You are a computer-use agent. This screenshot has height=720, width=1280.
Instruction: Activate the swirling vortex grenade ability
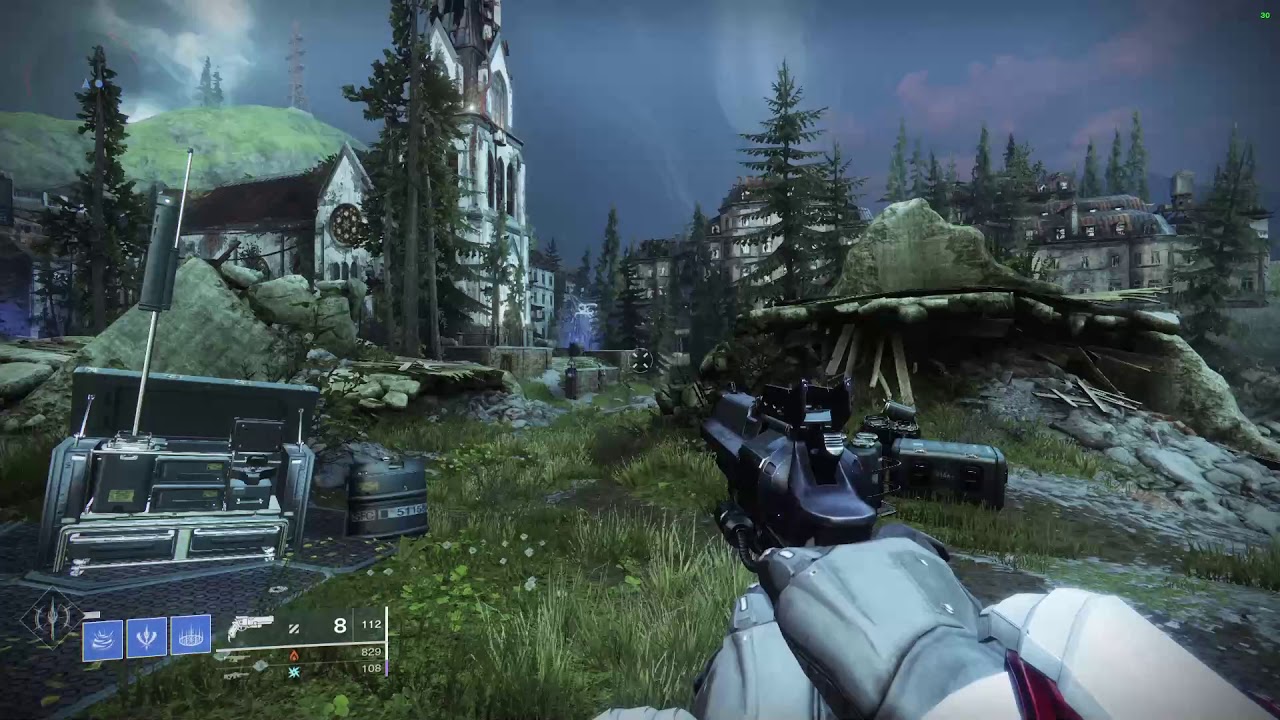point(102,637)
